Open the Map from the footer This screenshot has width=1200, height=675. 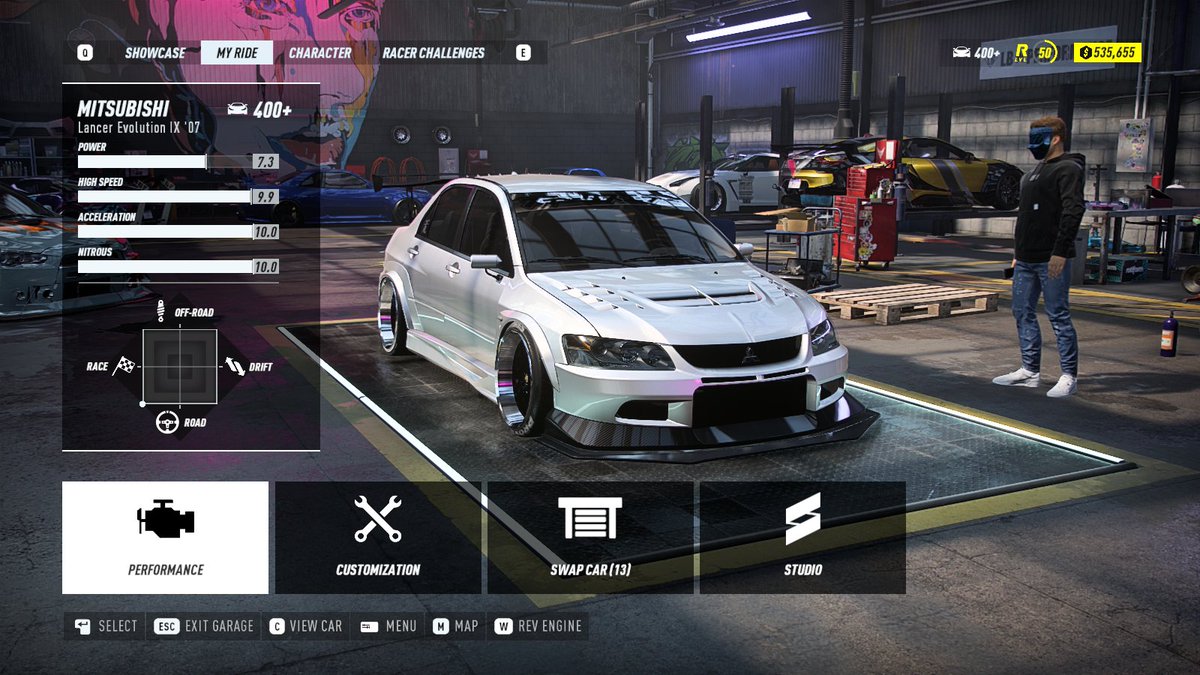[455, 626]
